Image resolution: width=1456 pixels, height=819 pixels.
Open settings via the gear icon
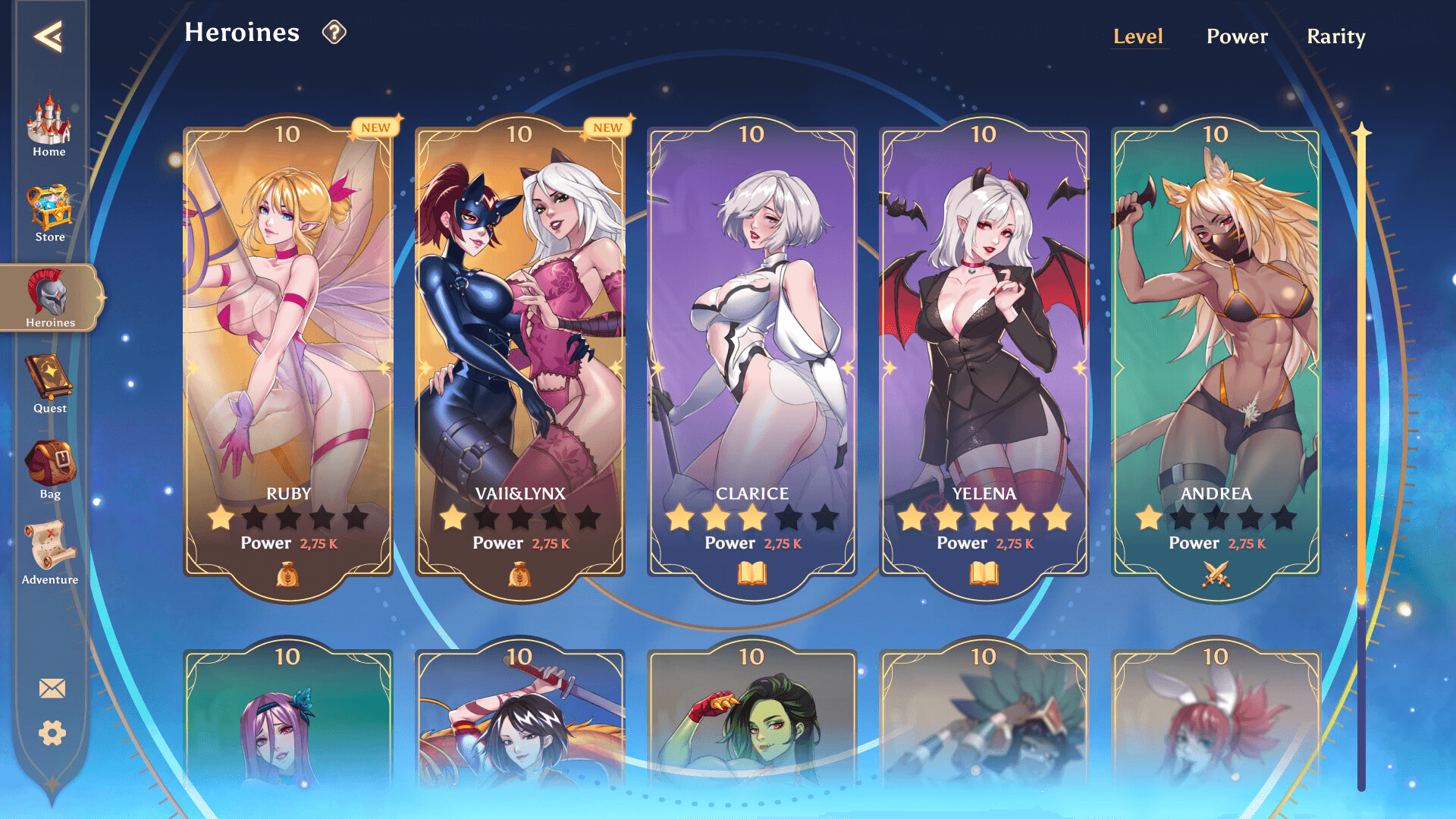(x=52, y=733)
